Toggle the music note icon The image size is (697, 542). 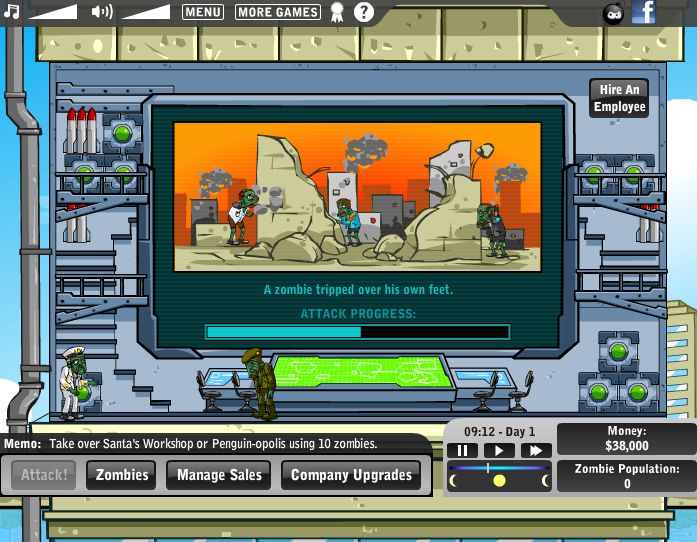(x=11, y=12)
